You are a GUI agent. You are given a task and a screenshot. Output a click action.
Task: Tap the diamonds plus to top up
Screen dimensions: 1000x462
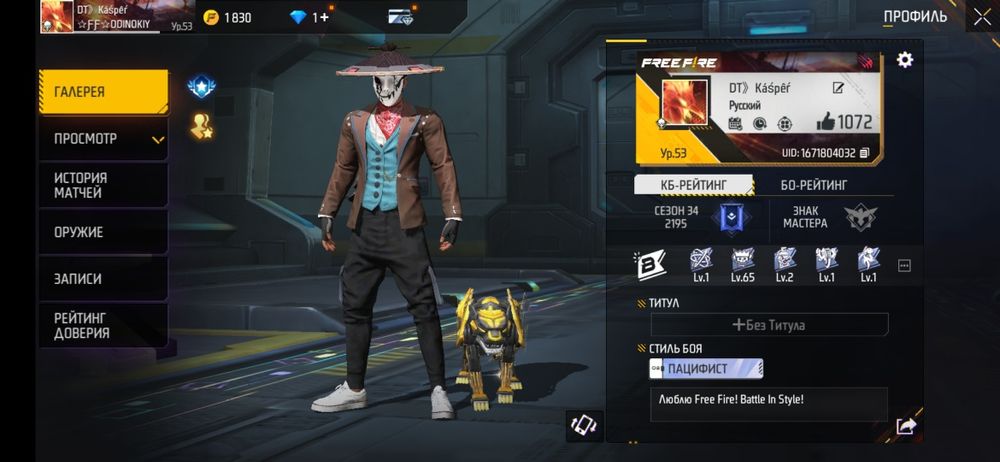pyautogui.click(x=323, y=17)
